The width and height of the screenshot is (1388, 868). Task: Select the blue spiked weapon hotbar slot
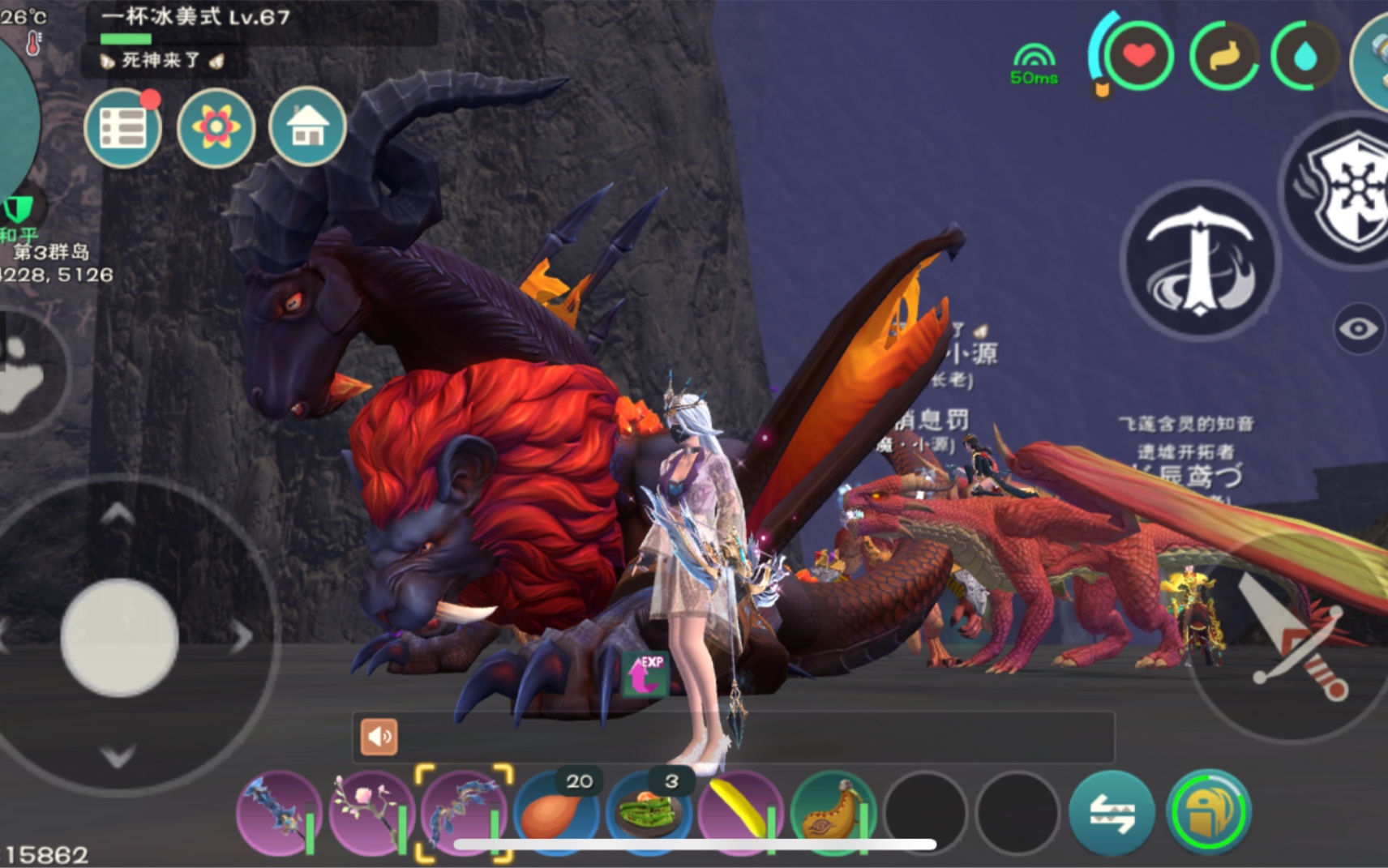279,813
